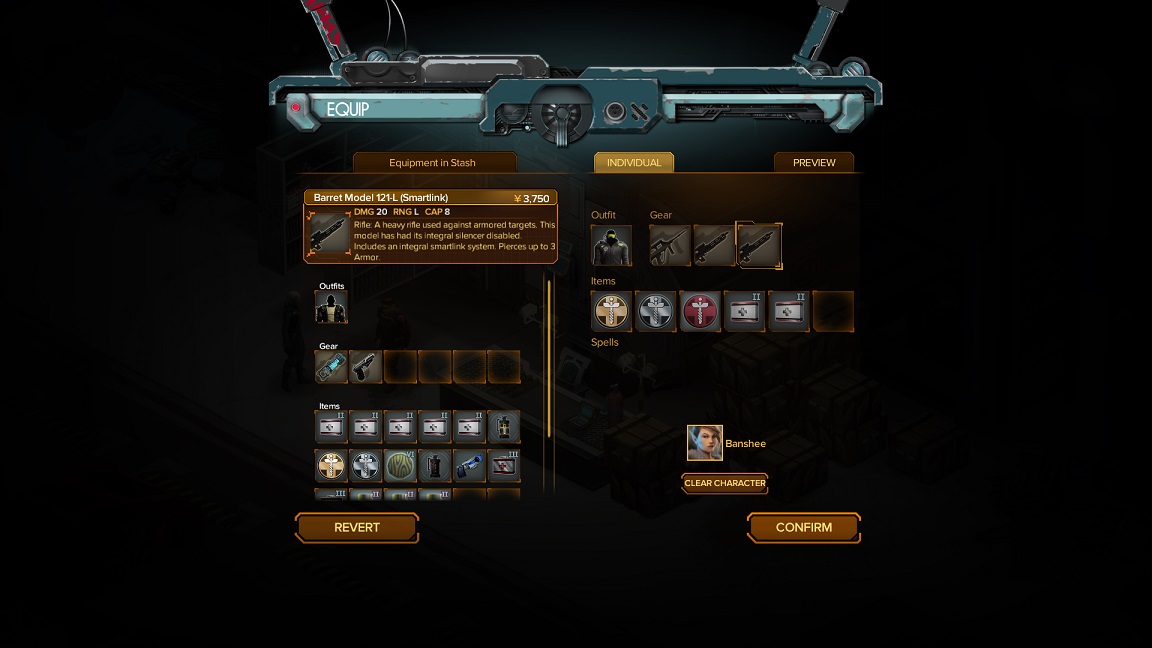Confirm the equipment loadout

(803, 528)
